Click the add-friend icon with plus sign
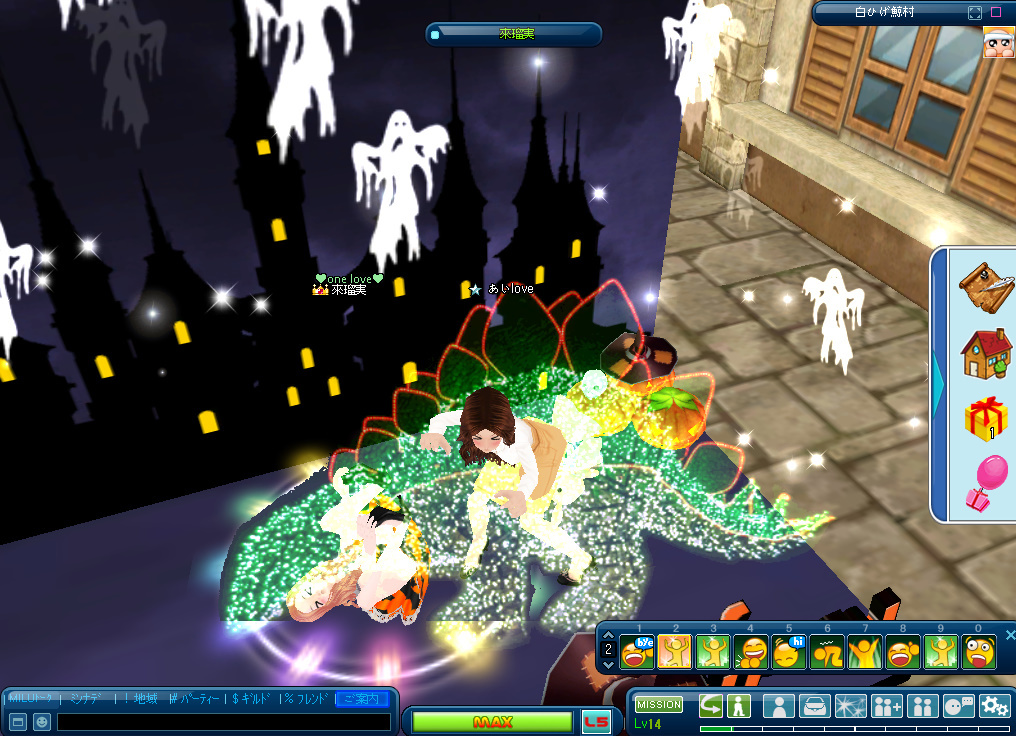The image size is (1016, 736). (887, 706)
